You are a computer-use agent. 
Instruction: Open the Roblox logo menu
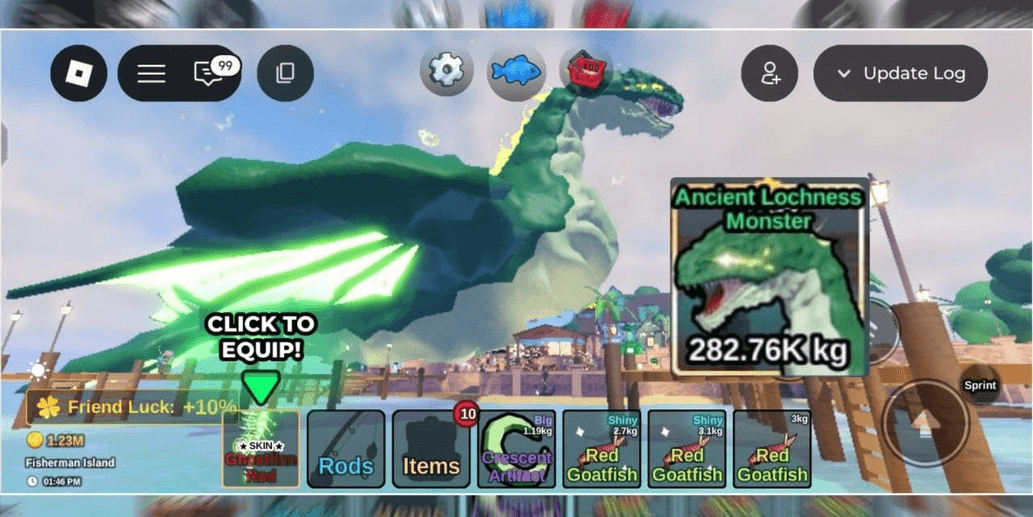pos(79,73)
